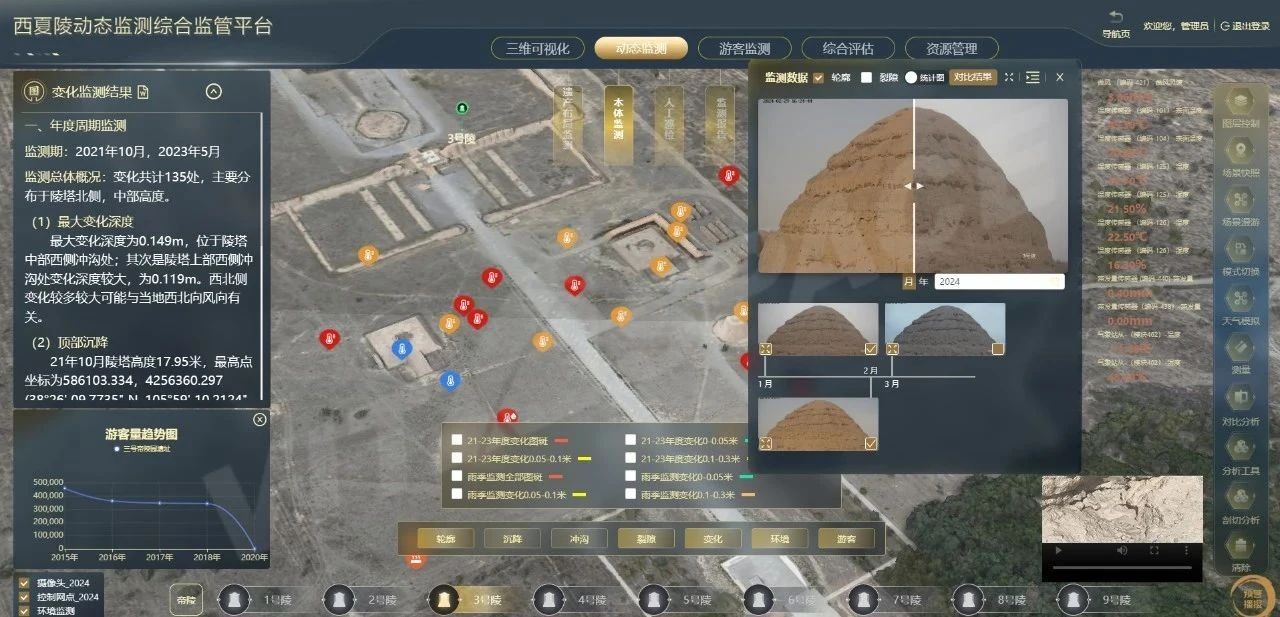Click the 对比结果 button
The width and height of the screenshot is (1280, 617).
point(972,77)
